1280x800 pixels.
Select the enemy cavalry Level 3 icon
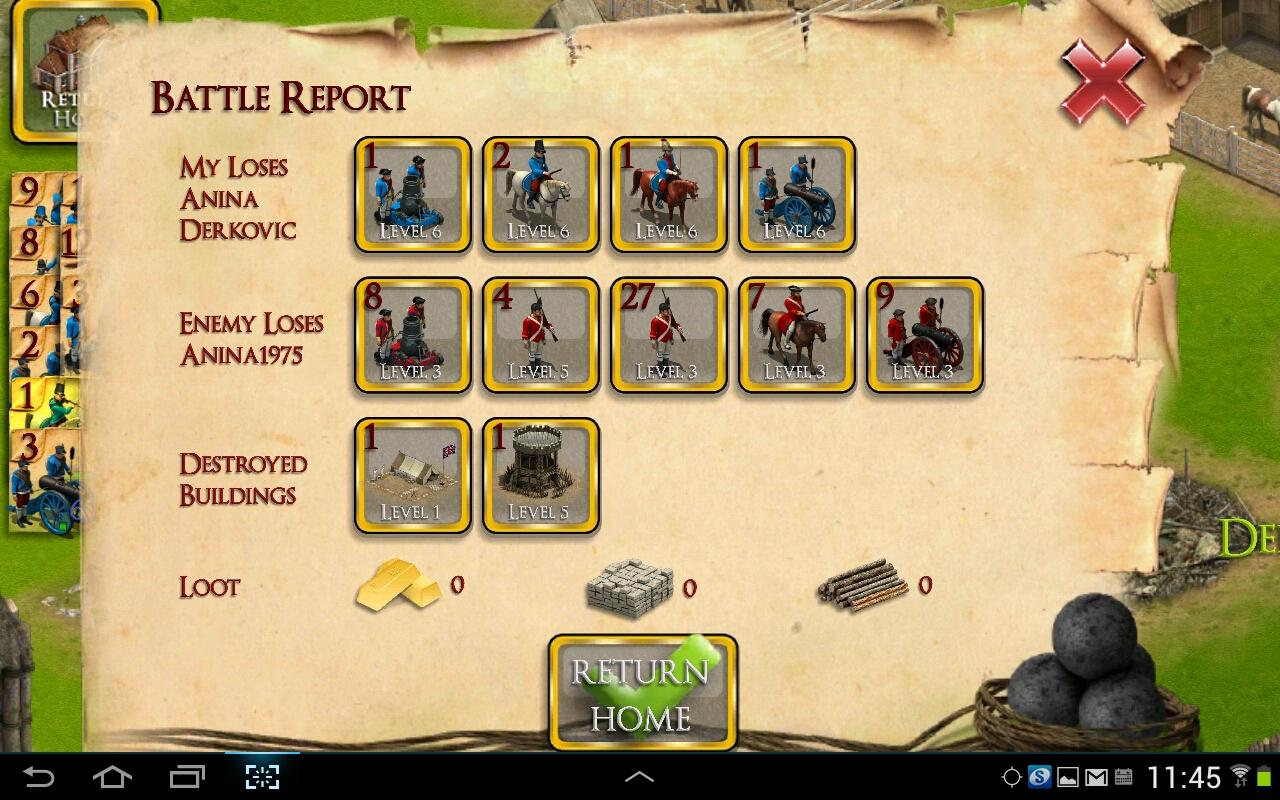point(796,335)
